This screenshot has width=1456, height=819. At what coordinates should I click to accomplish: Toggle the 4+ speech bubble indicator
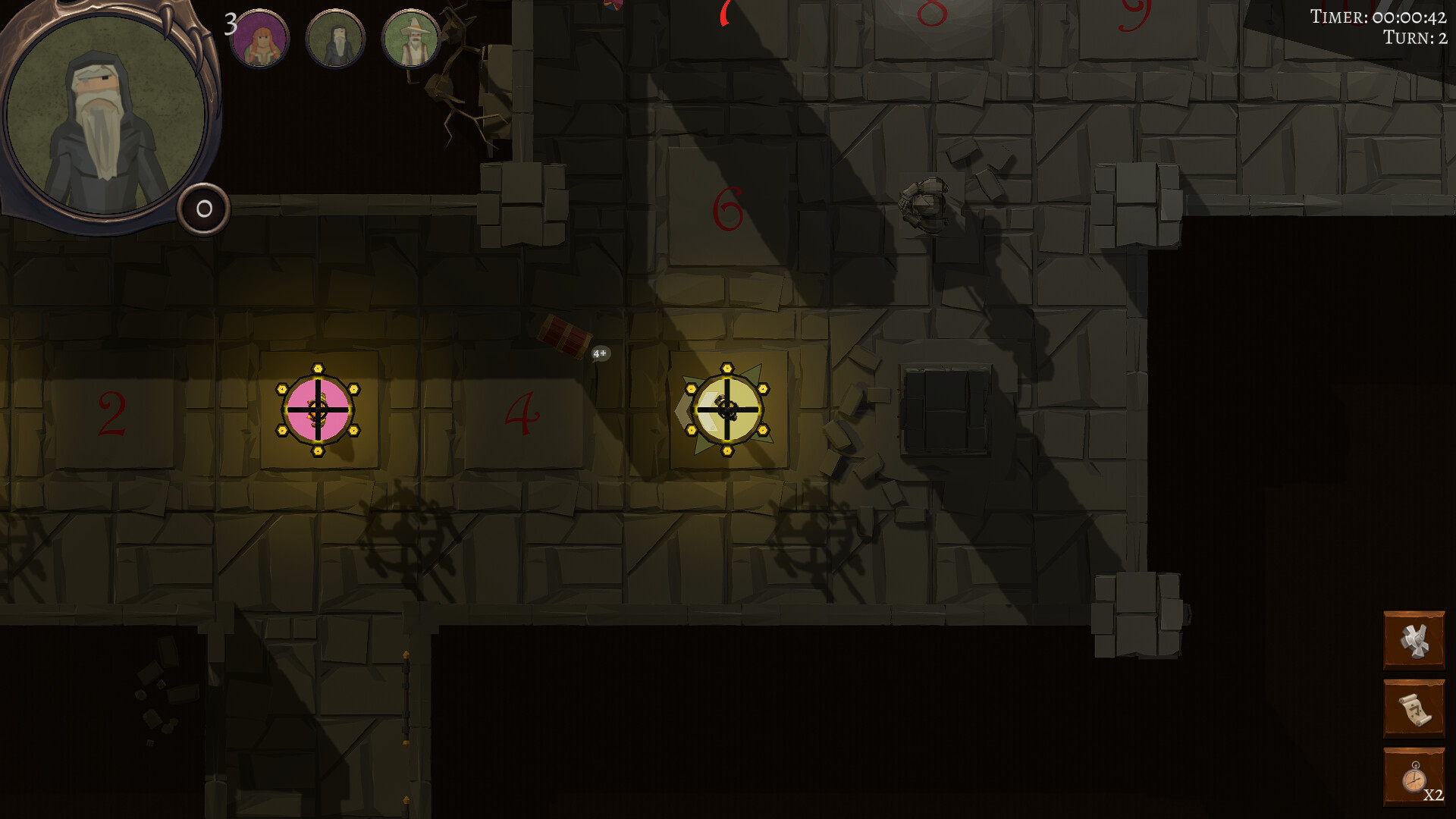pyautogui.click(x=598, y=353)
